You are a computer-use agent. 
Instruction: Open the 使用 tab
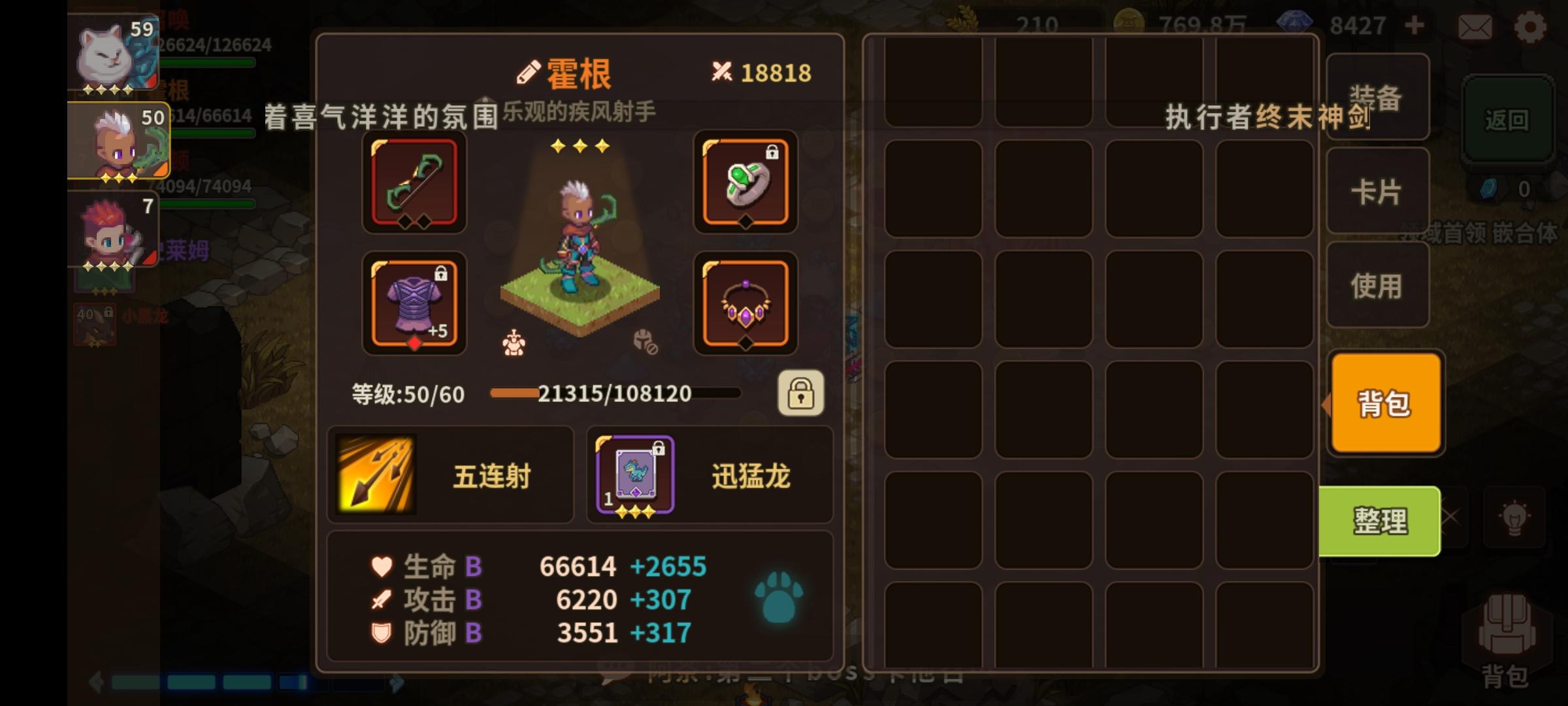click(1377, 285)
